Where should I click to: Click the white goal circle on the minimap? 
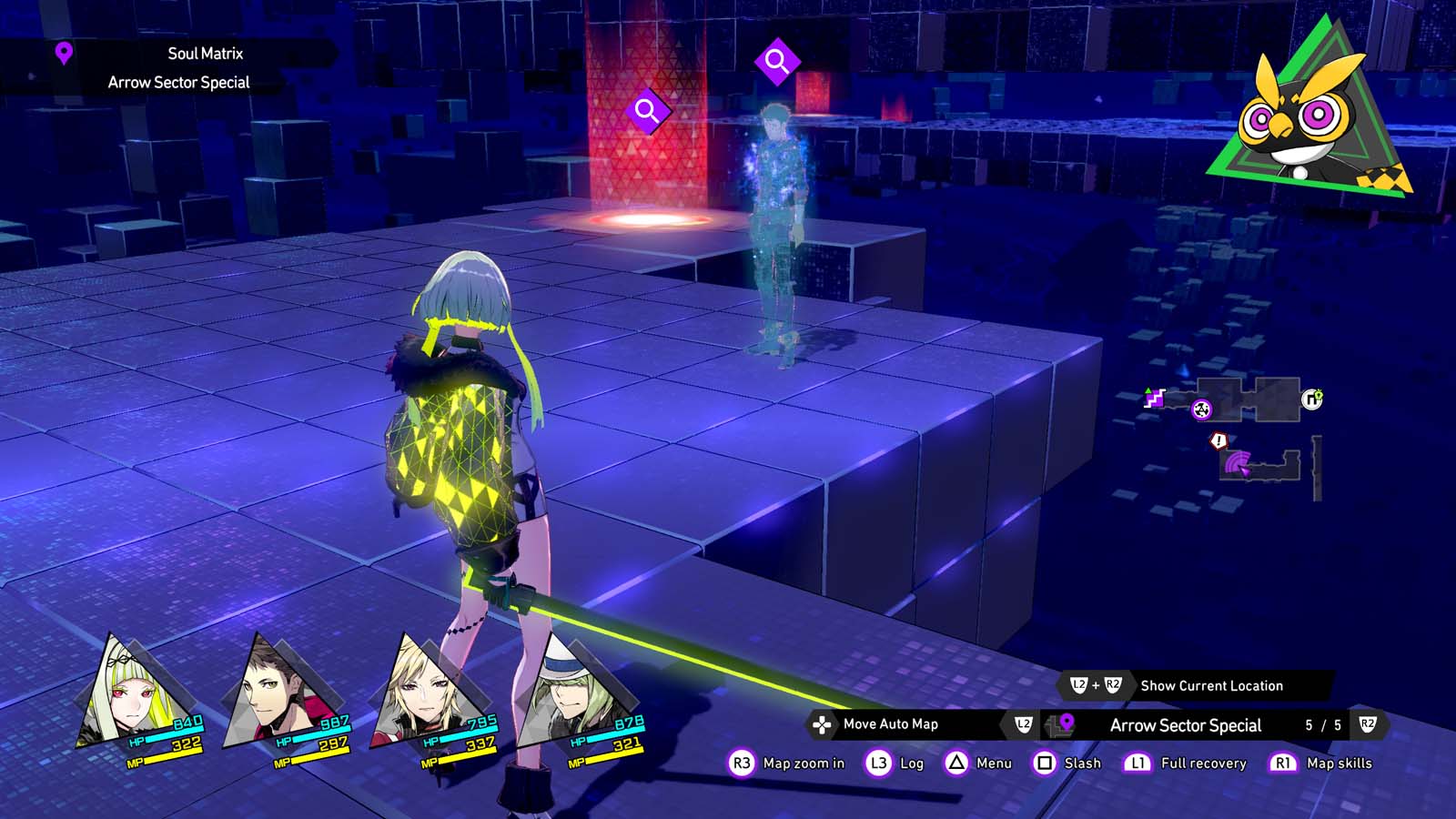tap(1312, 399)
